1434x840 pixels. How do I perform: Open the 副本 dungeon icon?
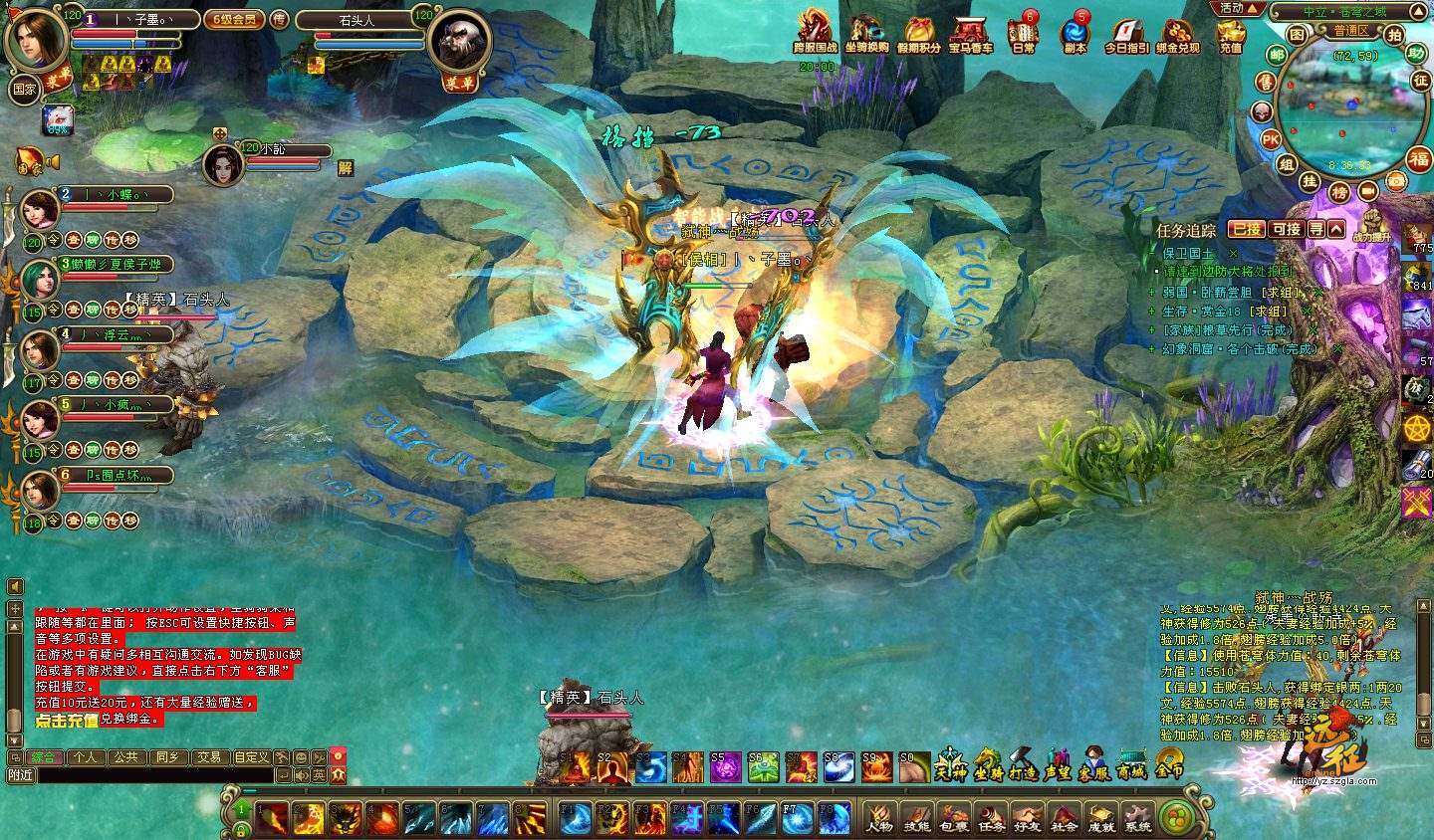[1075, 32]
